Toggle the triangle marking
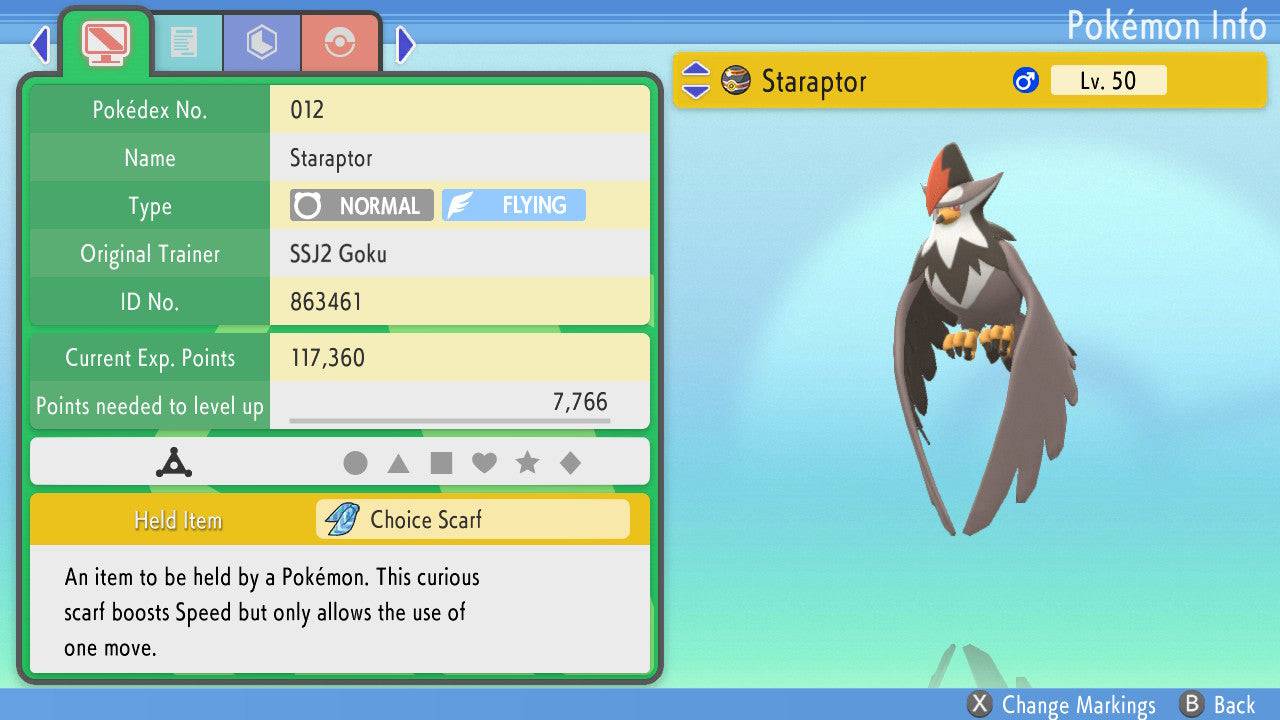 coord(398,463)
